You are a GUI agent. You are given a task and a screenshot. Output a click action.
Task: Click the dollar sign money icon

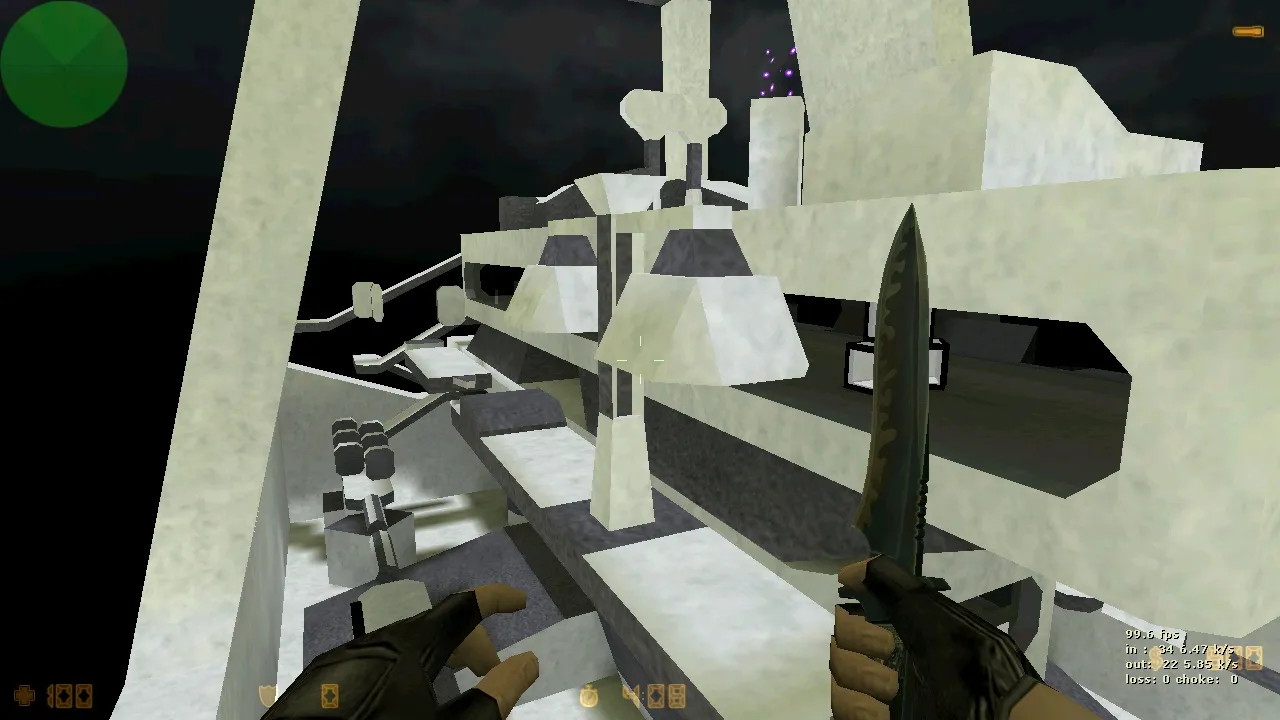[1156, 657]
